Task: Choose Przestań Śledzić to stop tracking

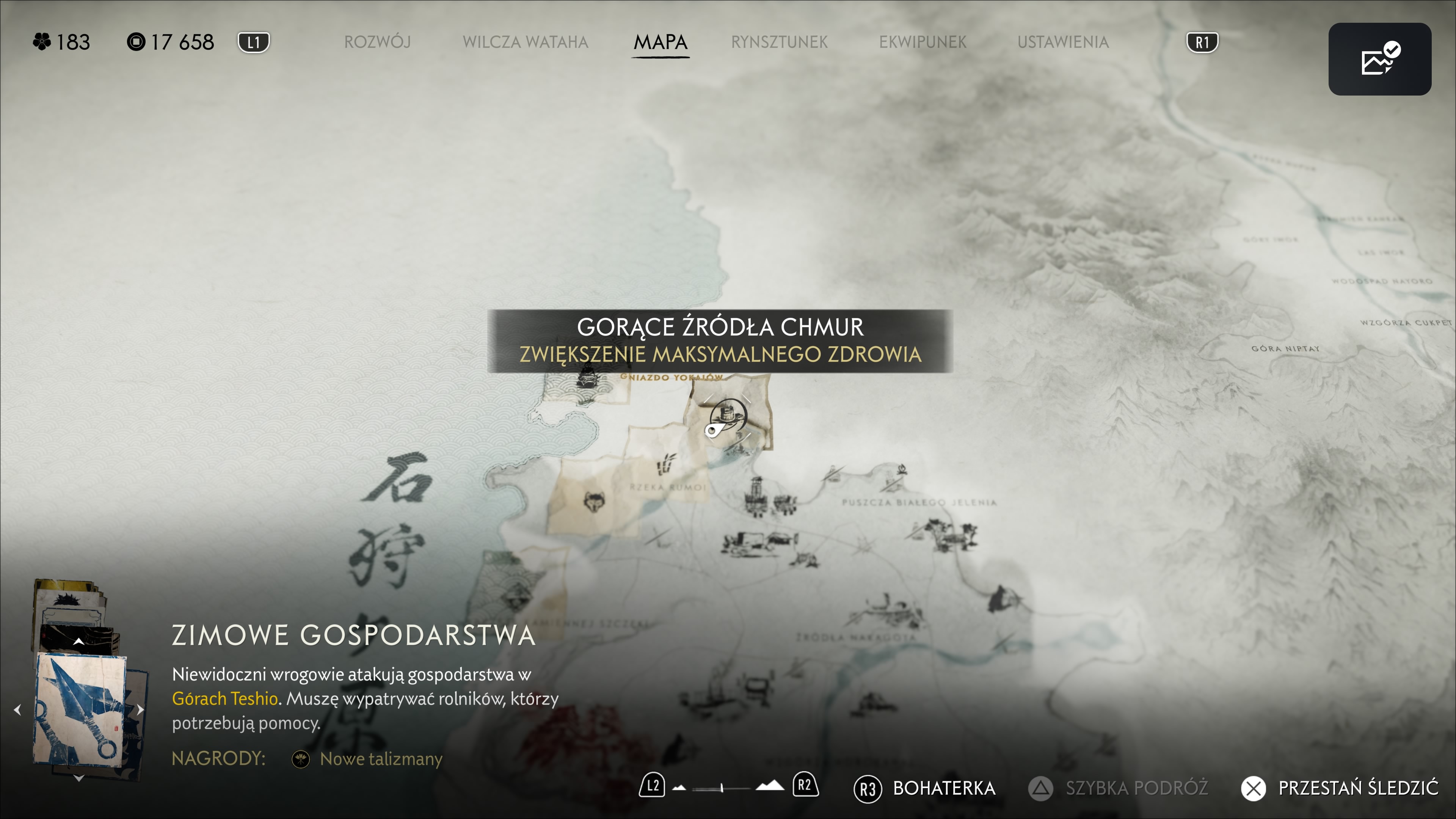Action: 1340,788
